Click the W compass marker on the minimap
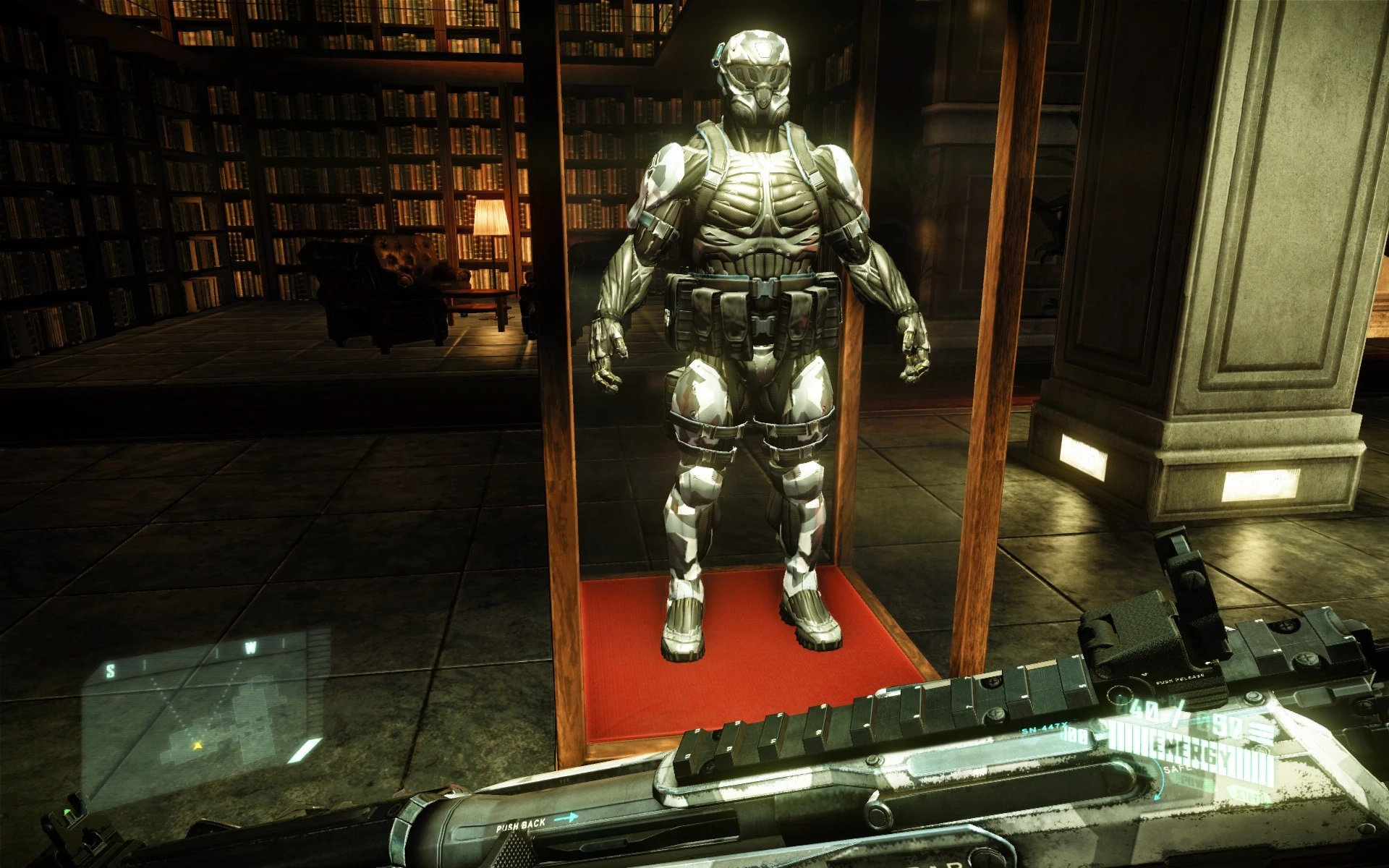Screen dimensions: 1389x868 click(250, 647)
